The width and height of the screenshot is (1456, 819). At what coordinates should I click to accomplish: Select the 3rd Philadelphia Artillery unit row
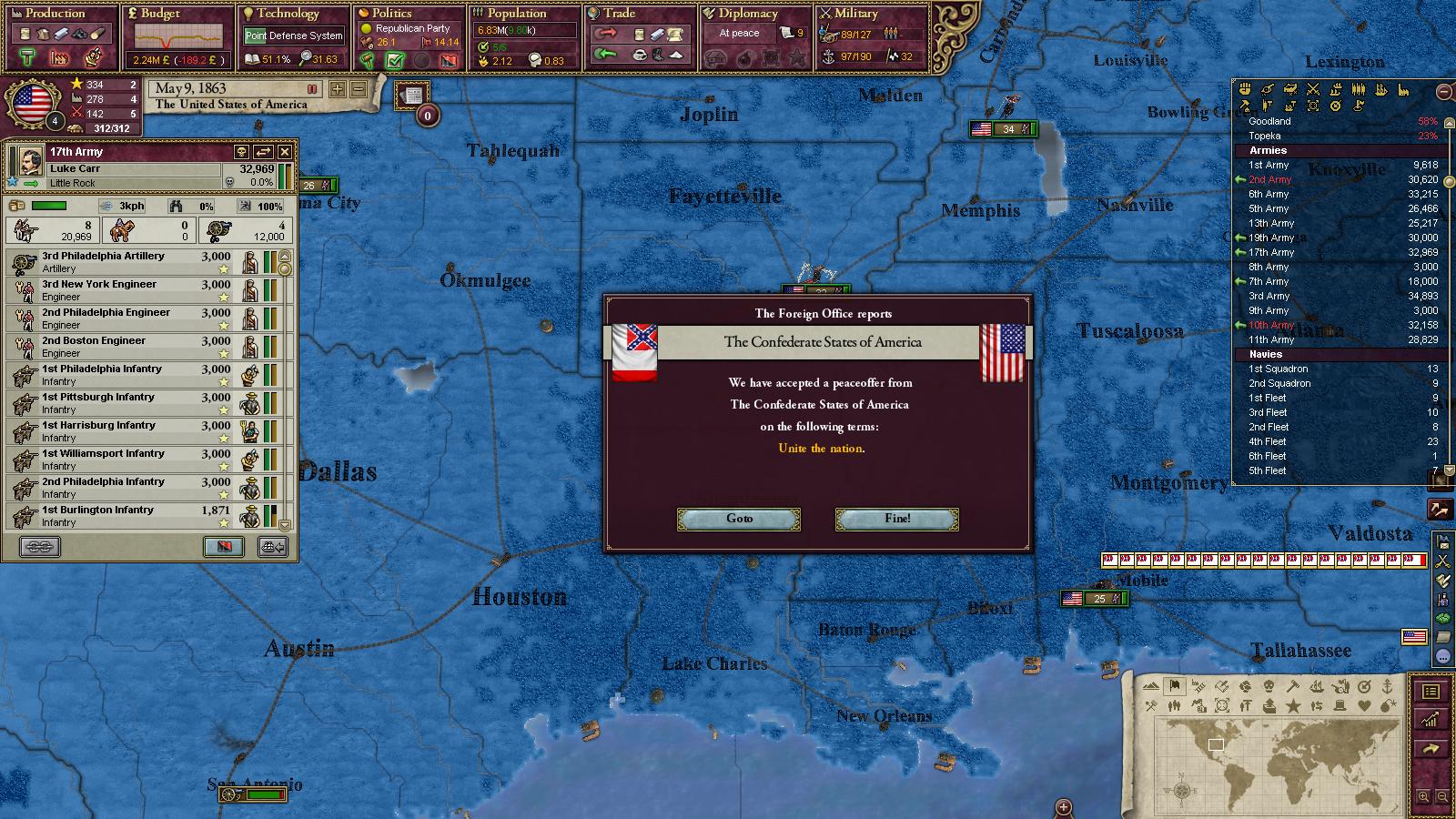[x=136, y=262]
